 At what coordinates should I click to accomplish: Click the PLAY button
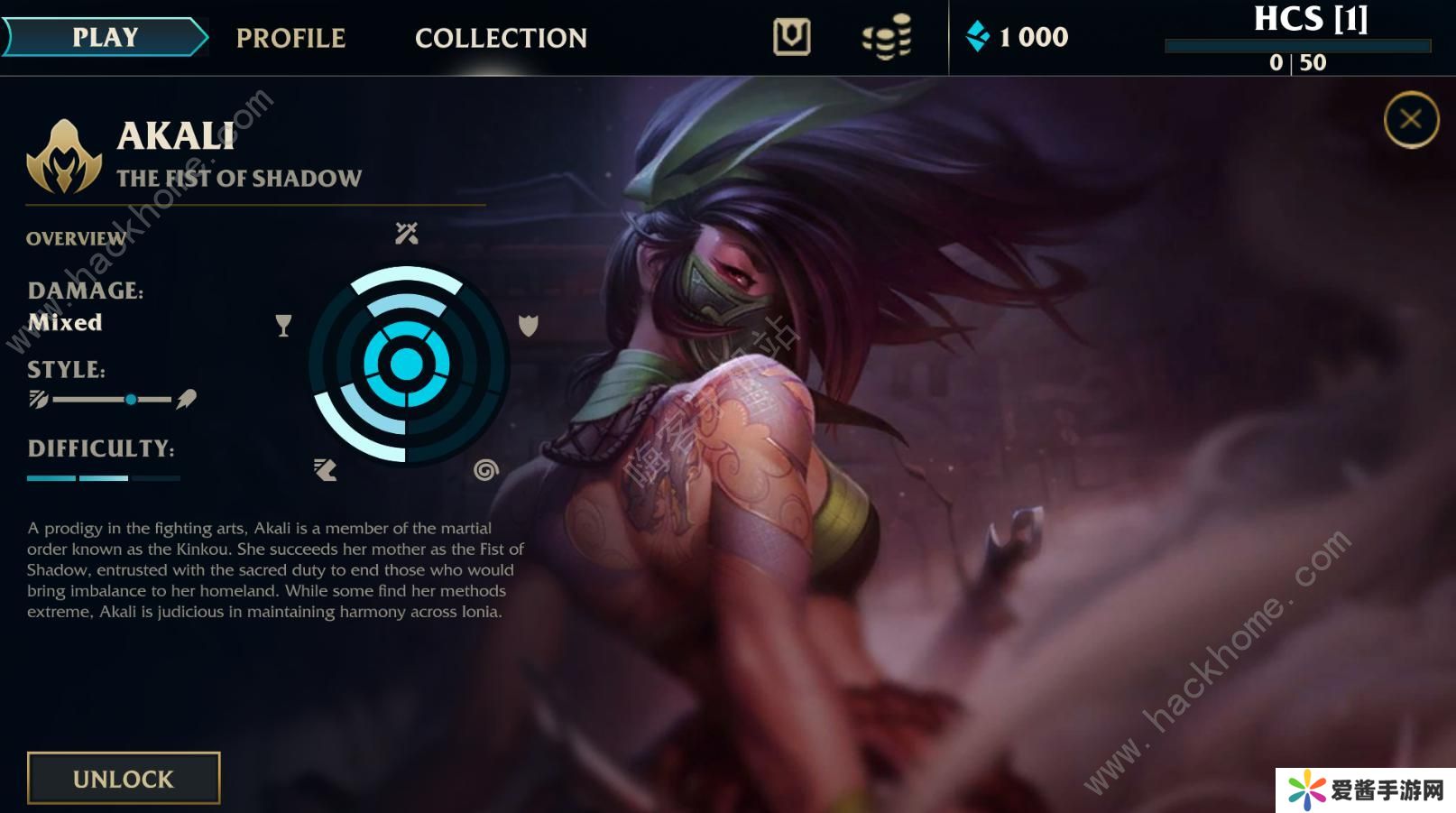tap(105, 37)
